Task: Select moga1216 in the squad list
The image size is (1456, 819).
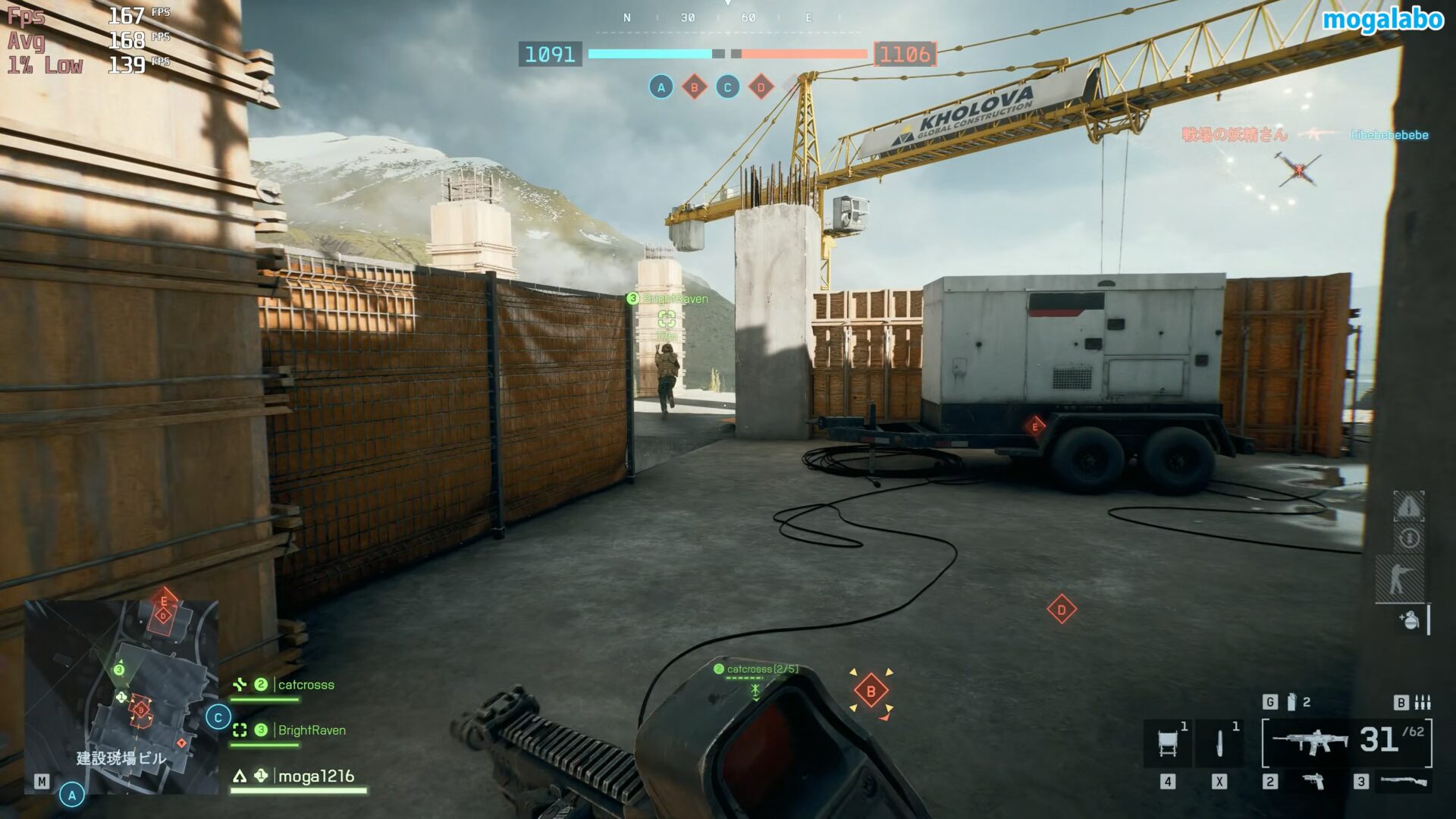Action: pyautogui.click(x=315, y=776)
